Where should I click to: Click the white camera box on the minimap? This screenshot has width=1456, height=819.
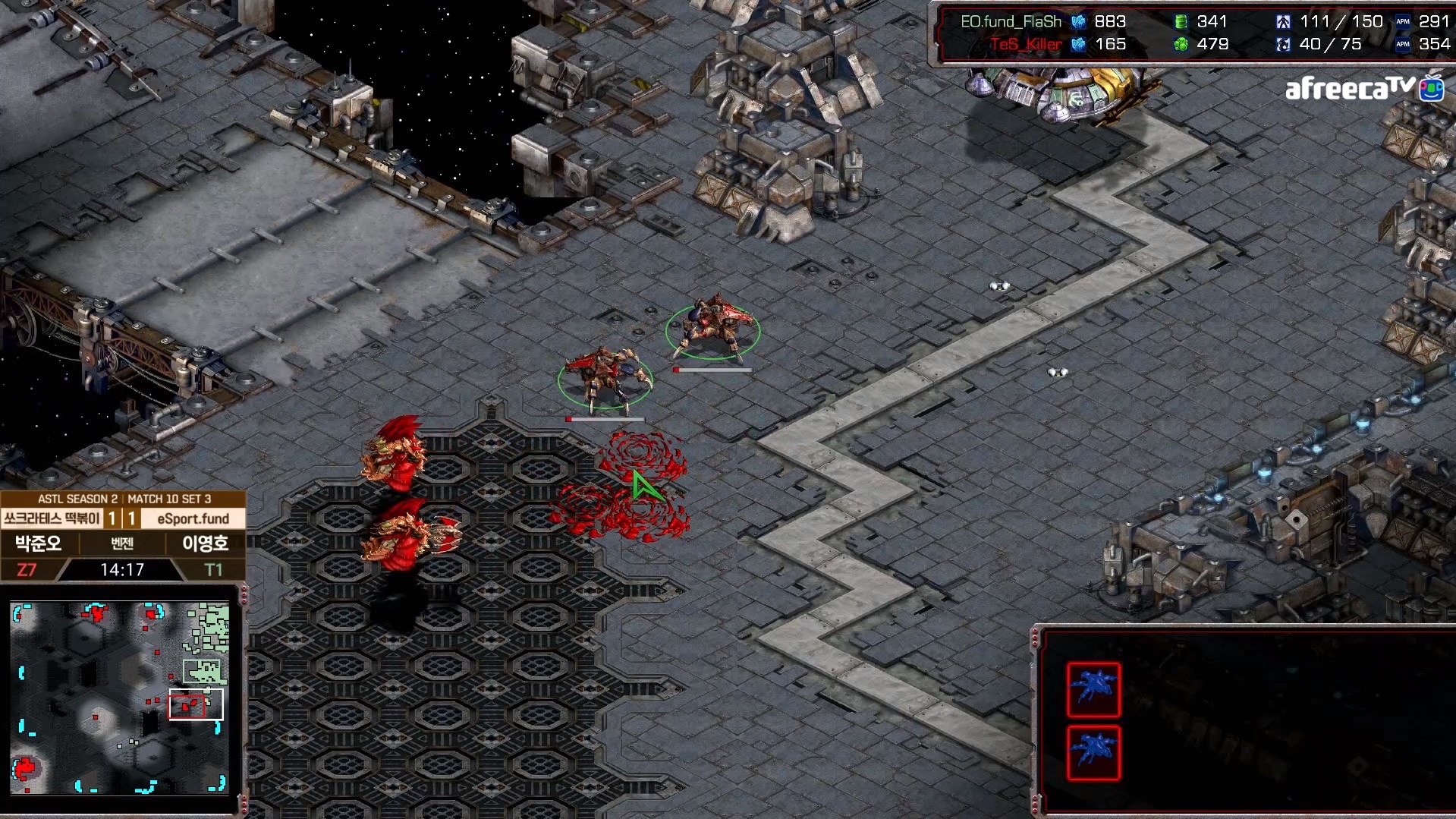[196, 704]
